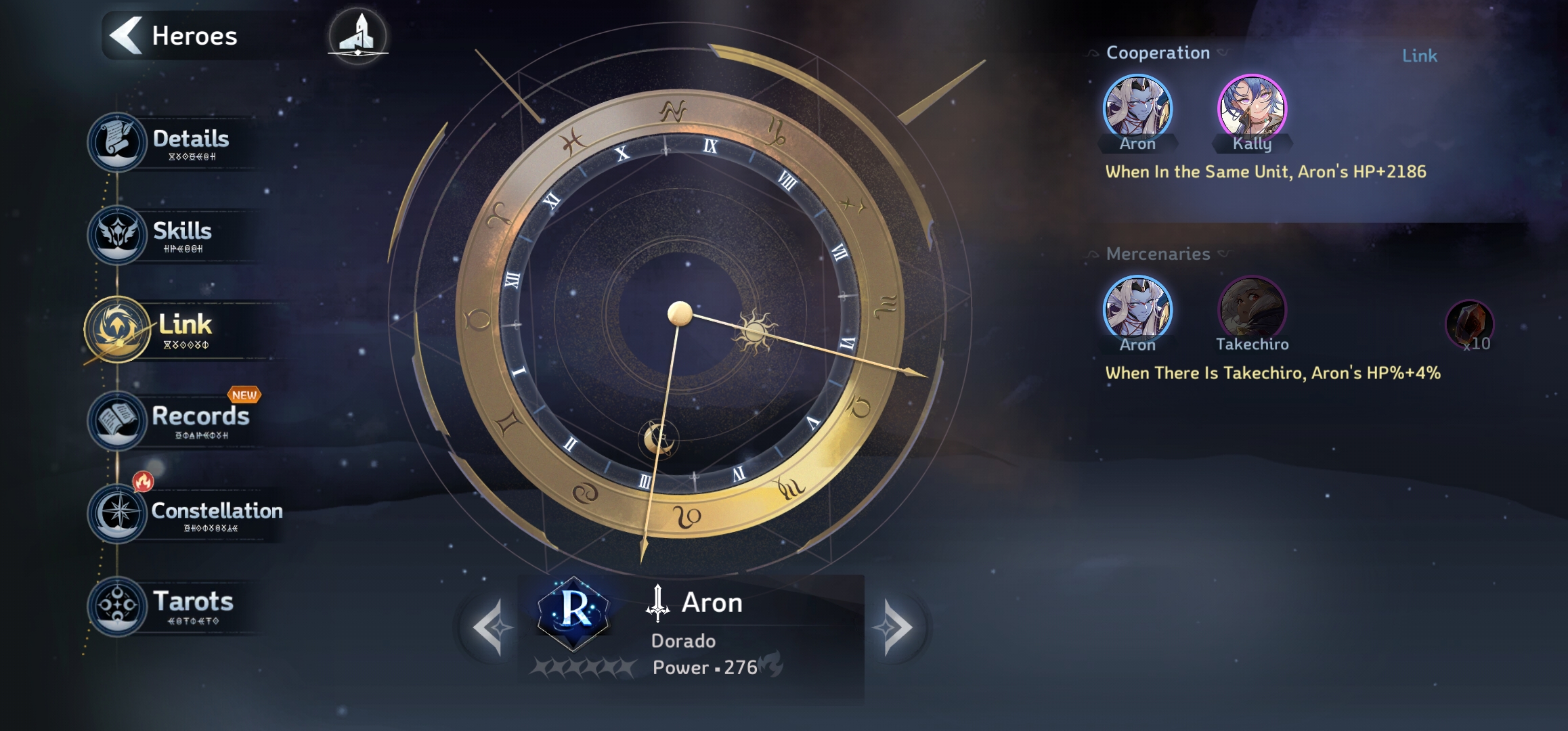Select Kally's portrait in Cooperation
This screenshot has height=731, width=1568.
coord(1252,108)
